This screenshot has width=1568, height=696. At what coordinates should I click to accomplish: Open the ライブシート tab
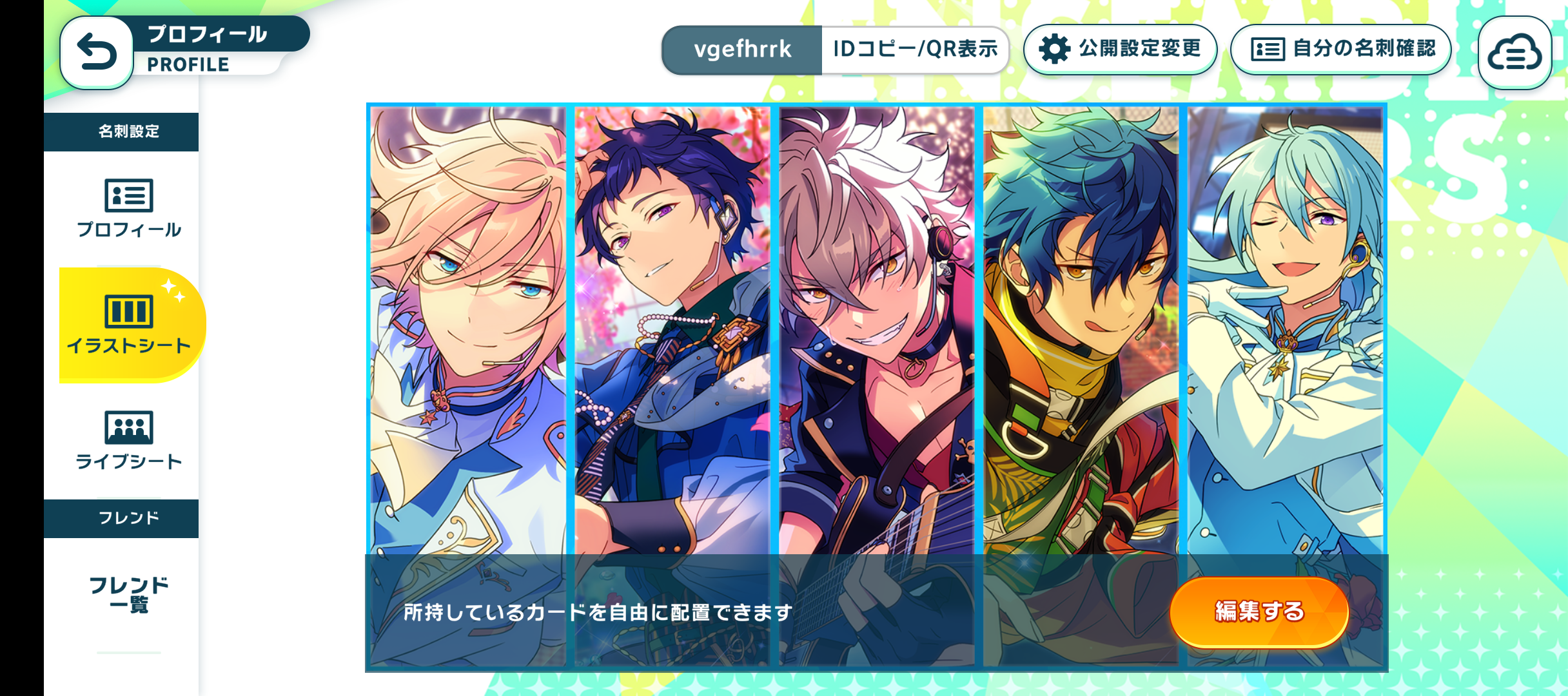(129, 440)
